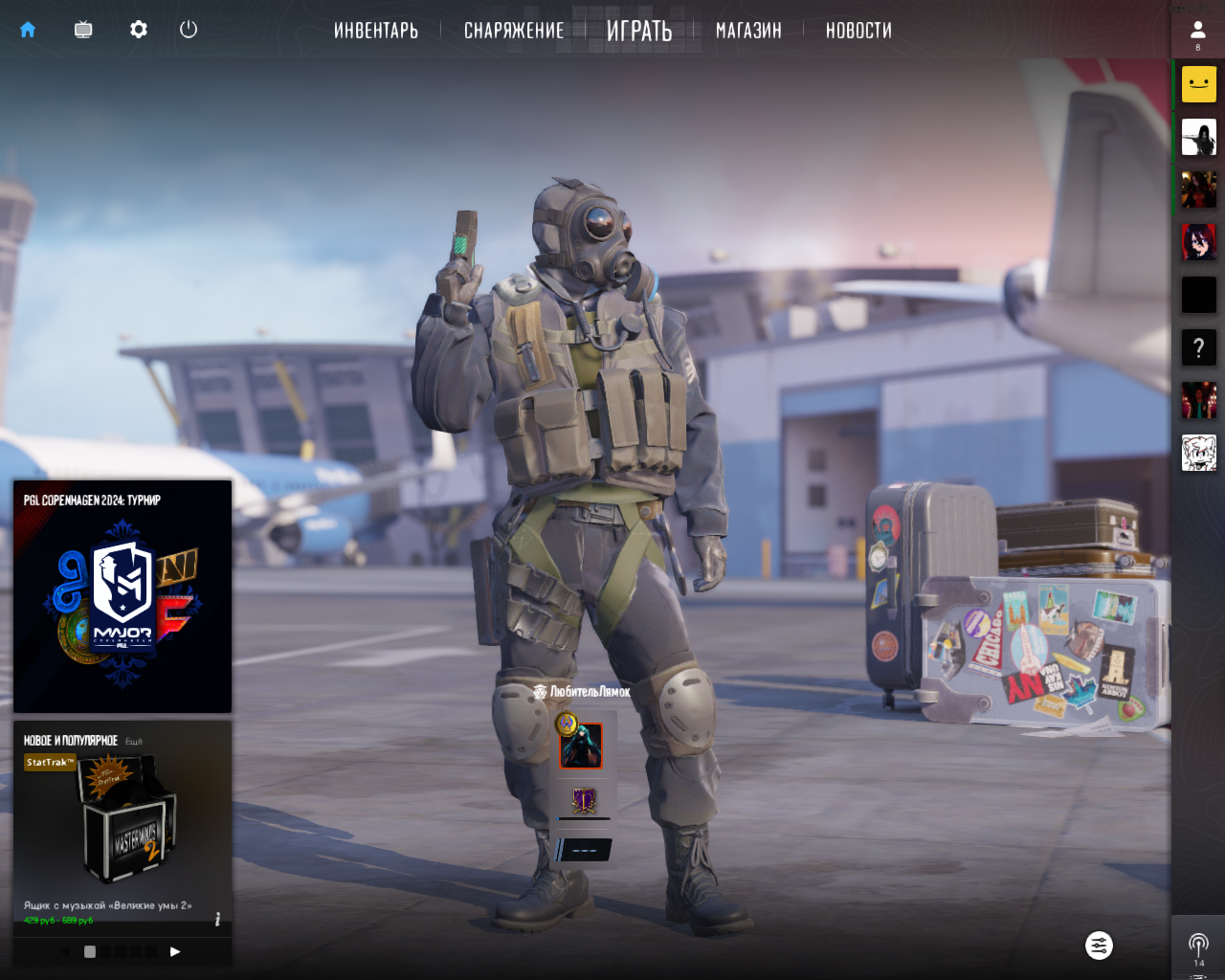This screenshot has width=1225, height=980.
Task: Show info for the music kit box
Action: [x=218, y=919]
